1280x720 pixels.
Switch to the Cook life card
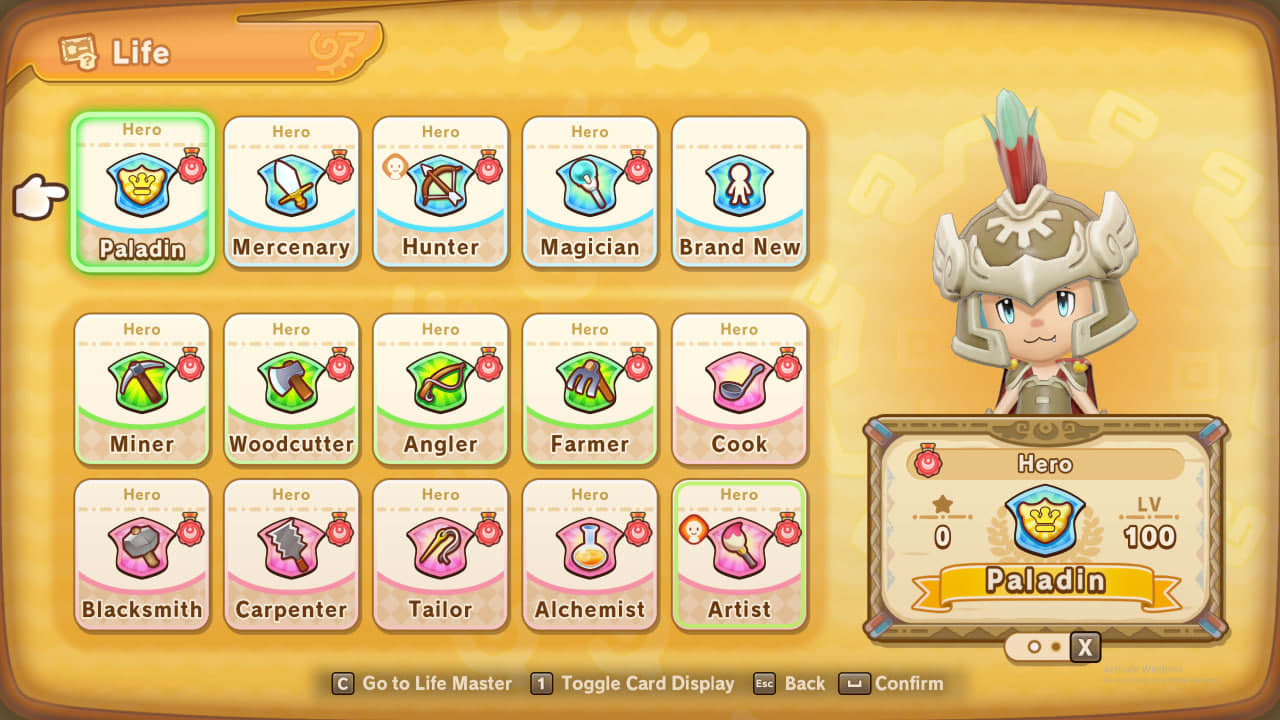[739, 389]
